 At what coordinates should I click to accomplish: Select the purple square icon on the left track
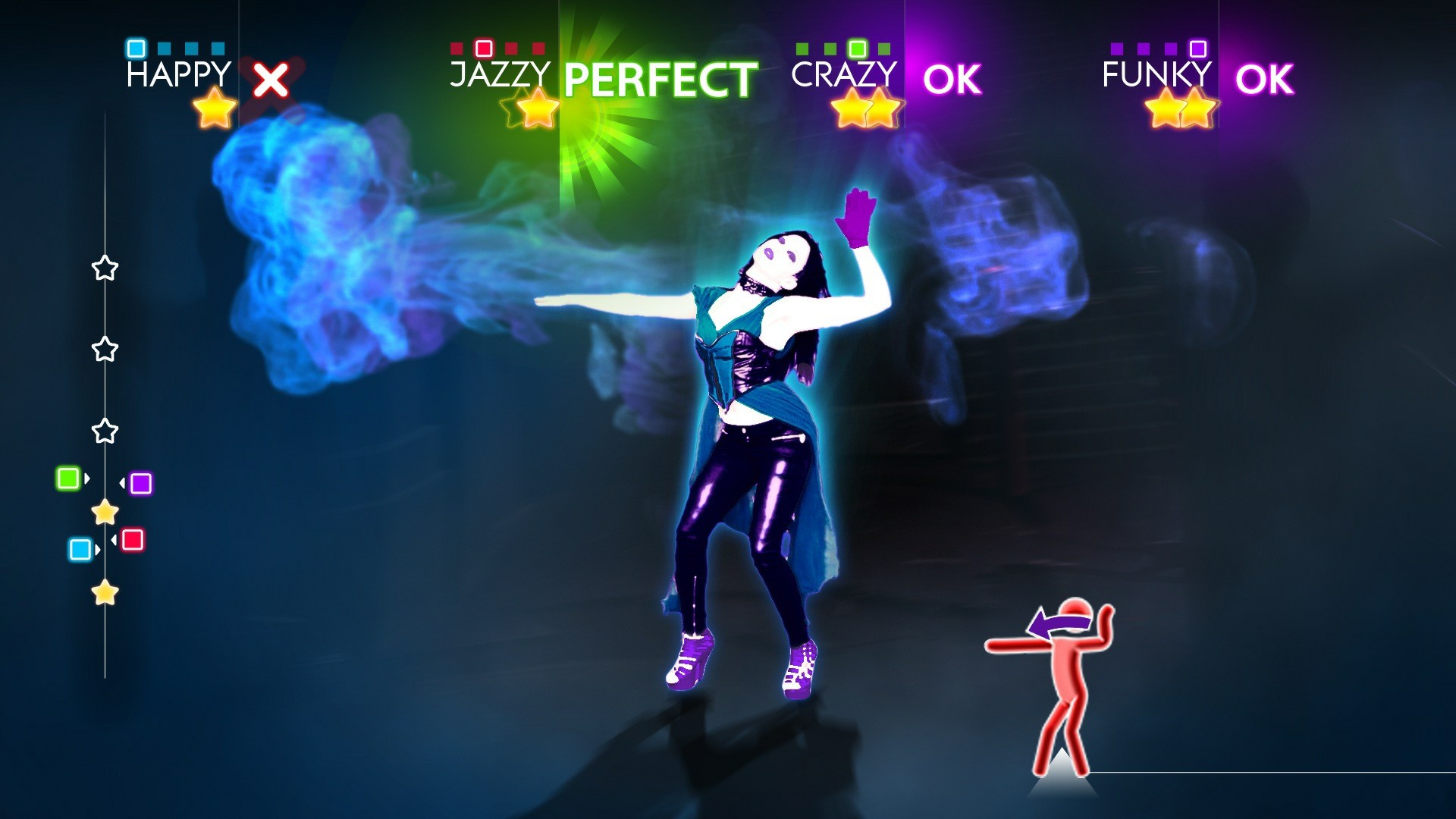(140, 483)
